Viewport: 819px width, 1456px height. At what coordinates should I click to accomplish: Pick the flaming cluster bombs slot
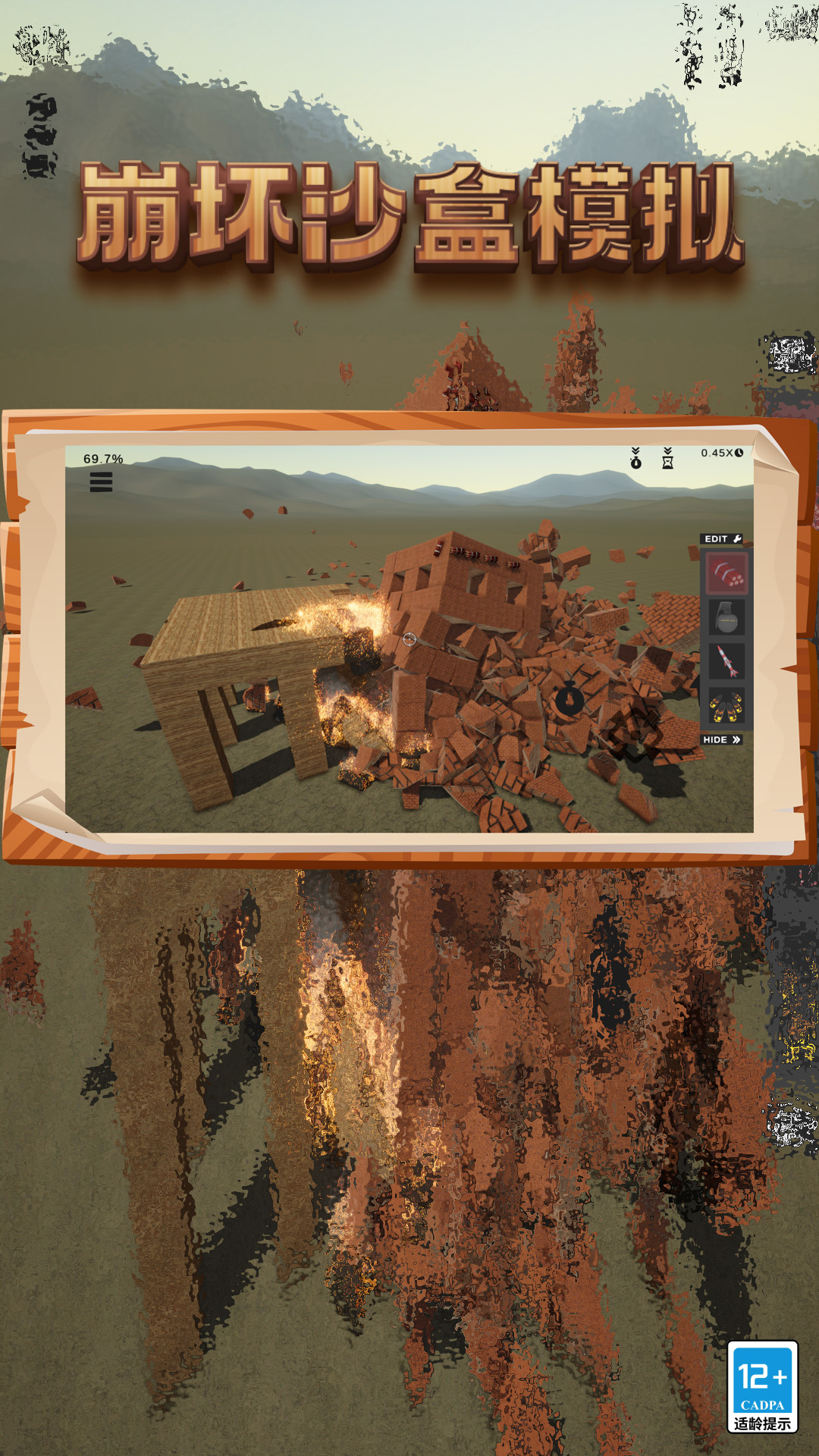coord(726,706)
